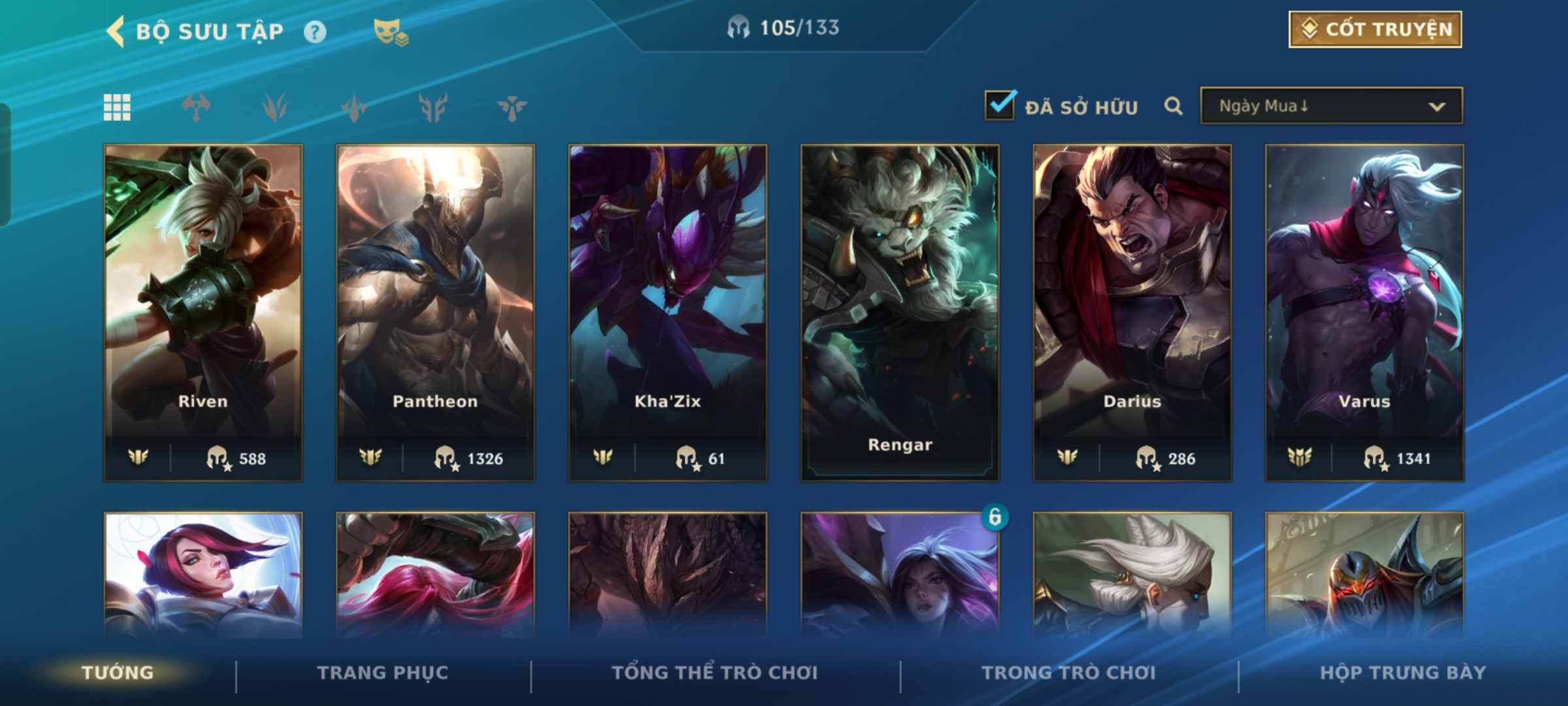Show the Hộp Trưng Bày tab
Viewport: 1568px width, 706px height.
pos(1403,673)
